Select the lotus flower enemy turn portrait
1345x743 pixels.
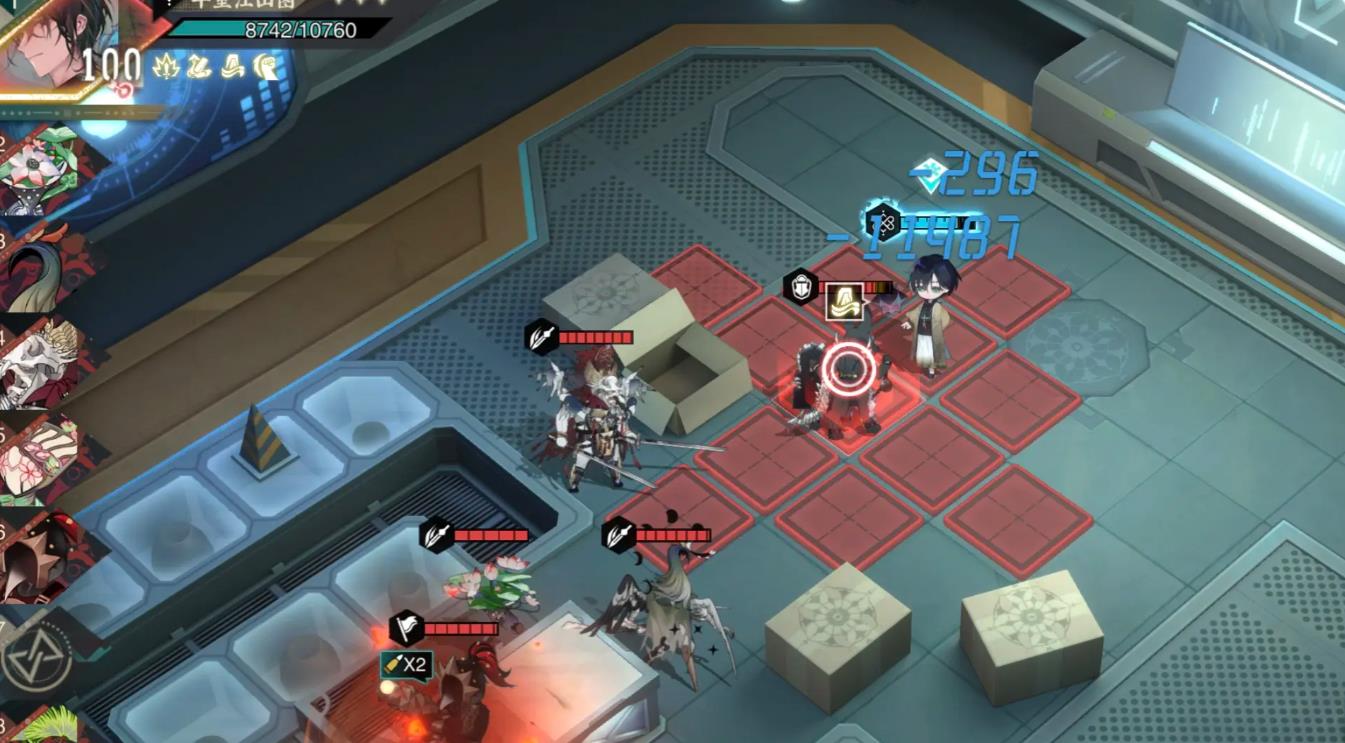(x=45, y=170)
